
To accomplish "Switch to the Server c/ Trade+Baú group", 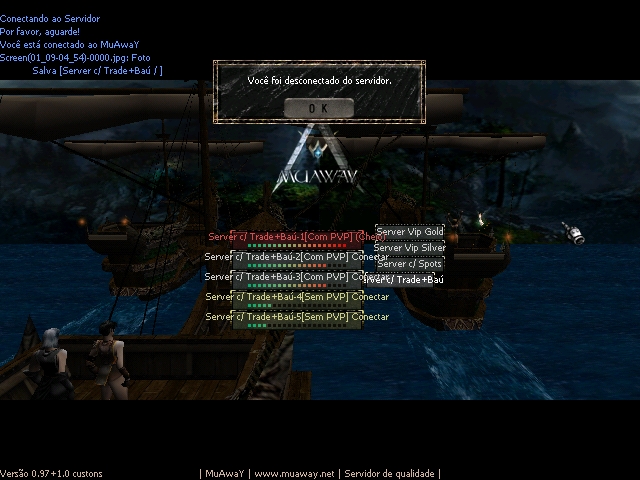I will click(408, 280).
